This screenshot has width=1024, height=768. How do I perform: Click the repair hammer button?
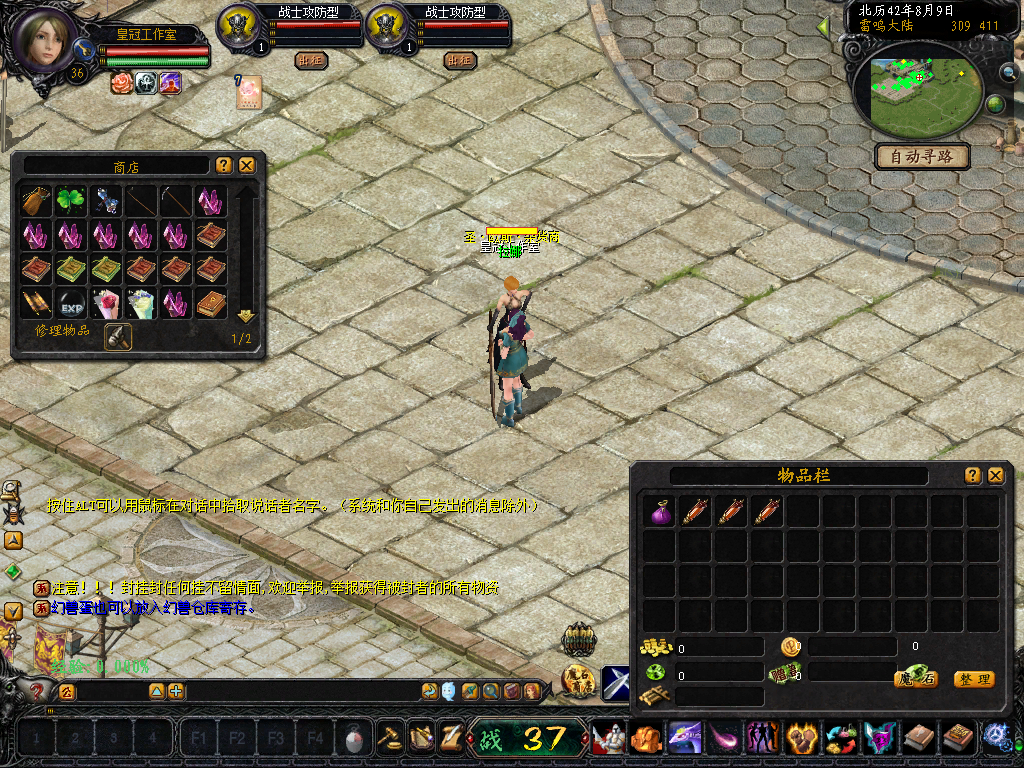117,337
